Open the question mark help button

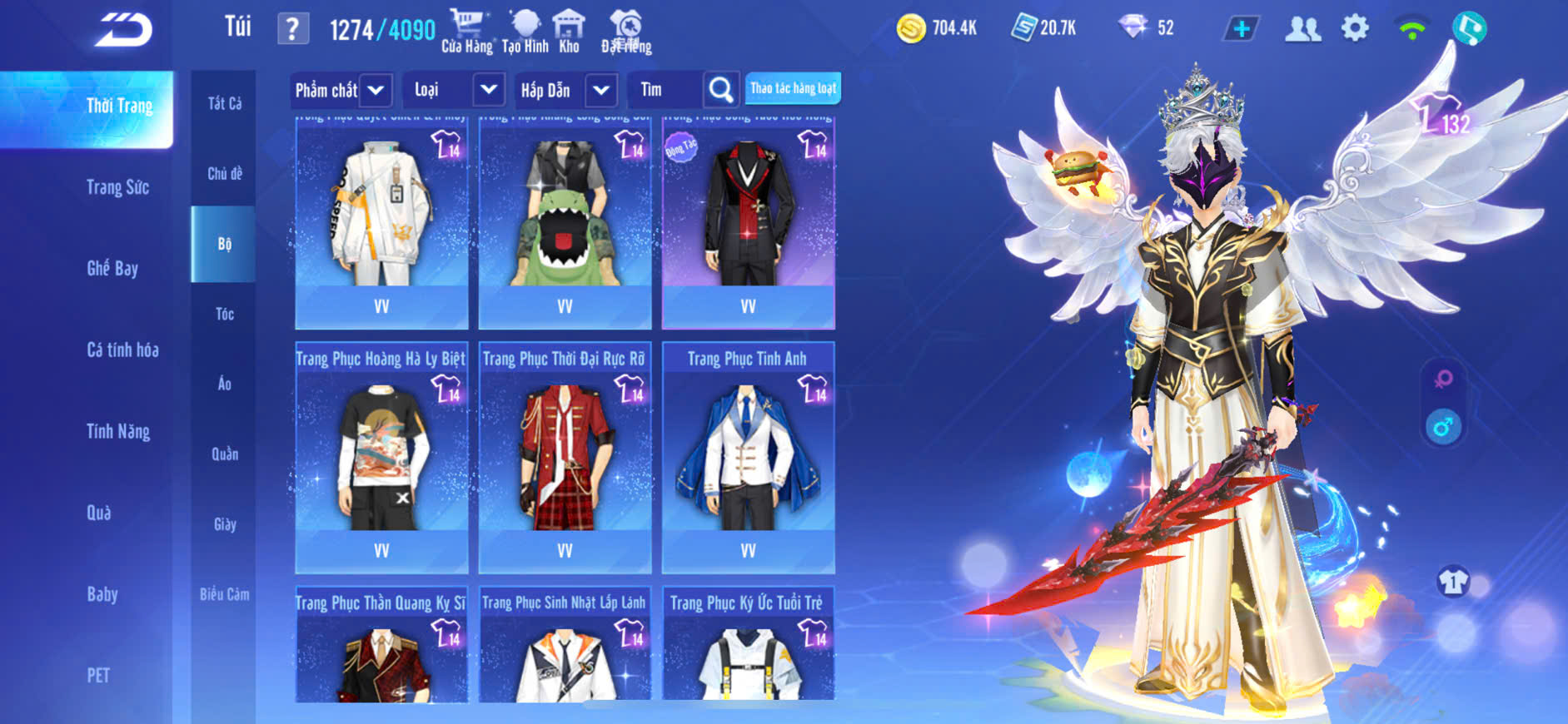tap(292, 29)
